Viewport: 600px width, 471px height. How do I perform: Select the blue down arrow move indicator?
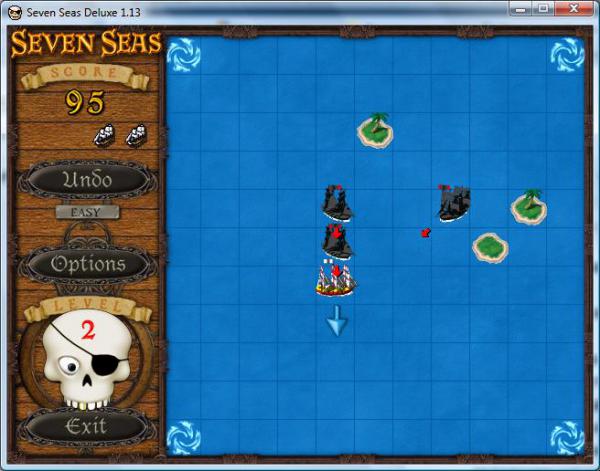click(x=336, y=320)
